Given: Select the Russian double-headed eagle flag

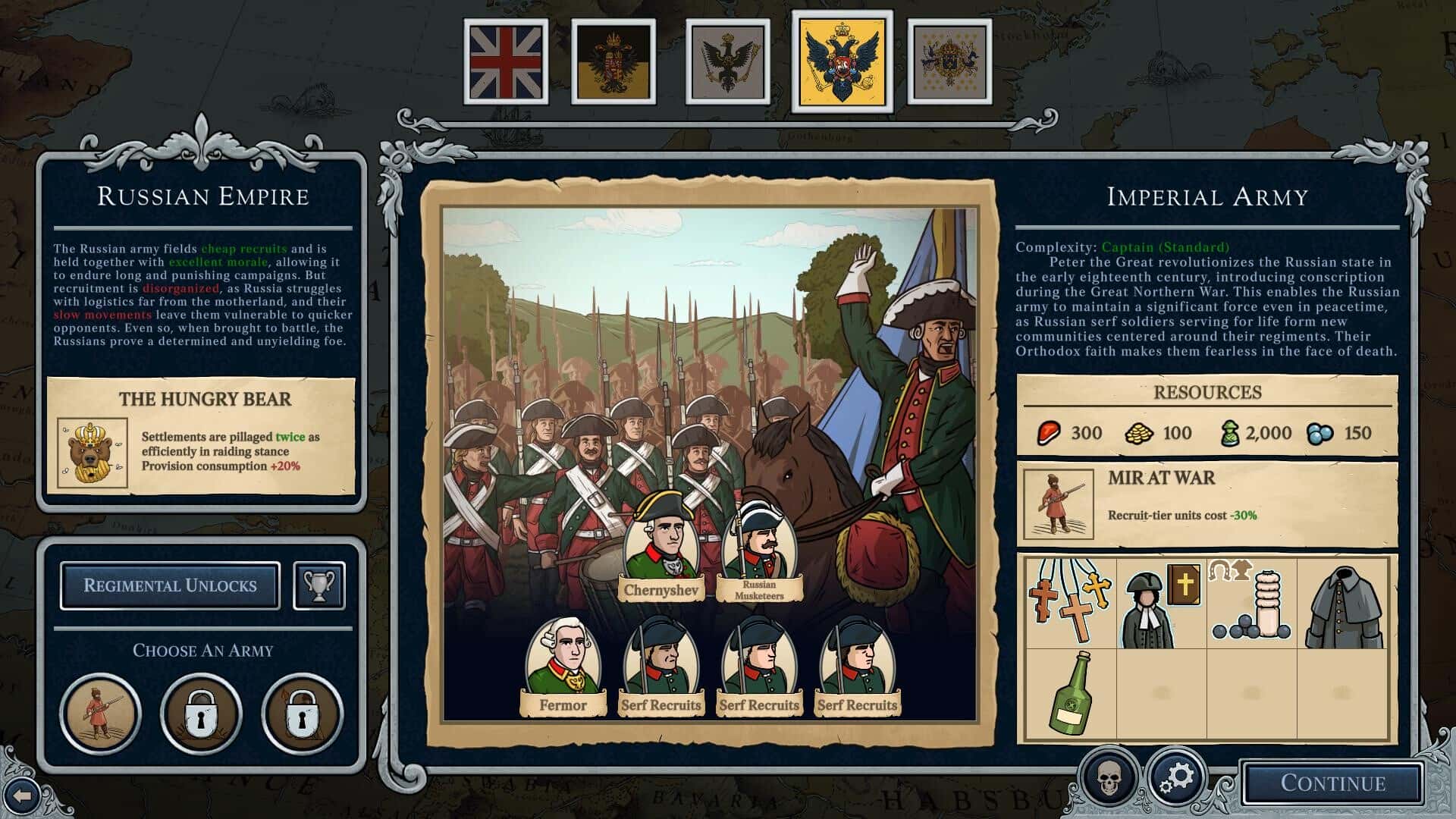Looking at the screenshot, I should [842, 62].
